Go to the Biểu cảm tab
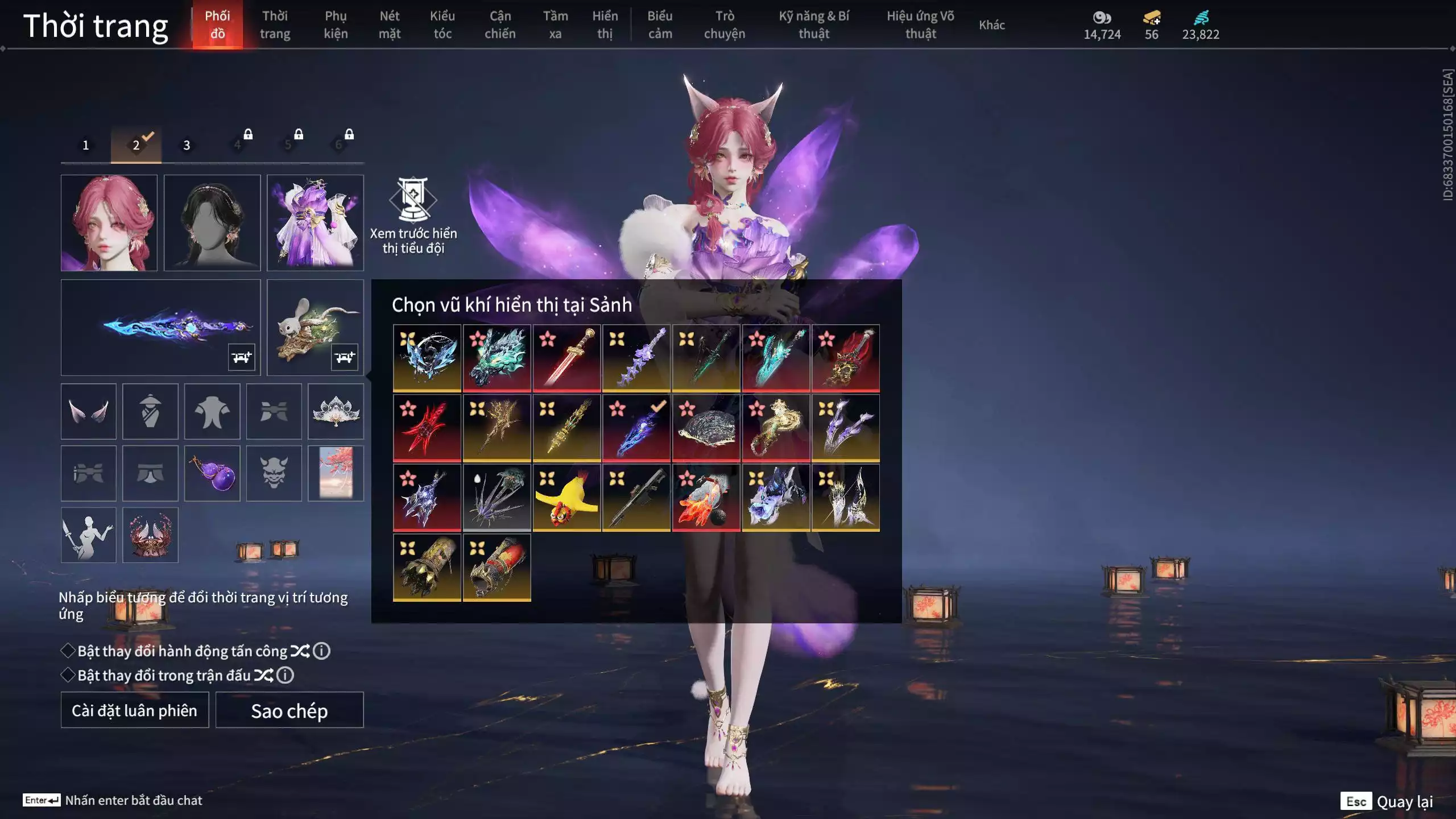Image resolution: width=1456 pixels, height=819 pixels. [660, 25]
